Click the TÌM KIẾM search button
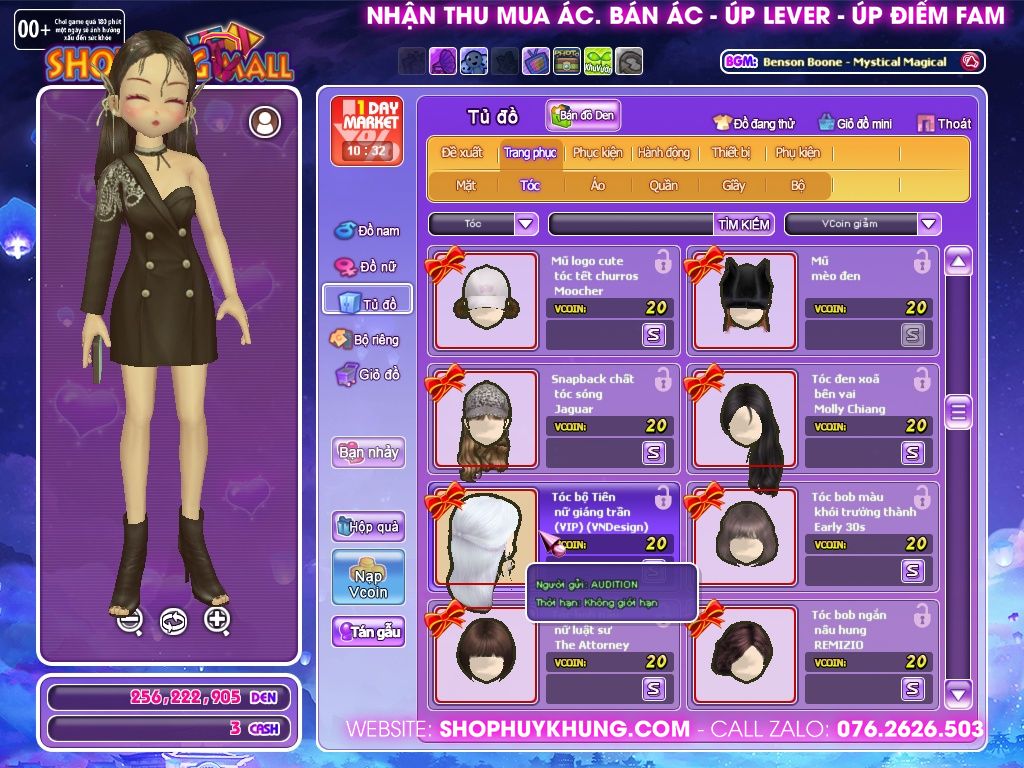This screenshot has width=1024, height=768. point(744,224)
